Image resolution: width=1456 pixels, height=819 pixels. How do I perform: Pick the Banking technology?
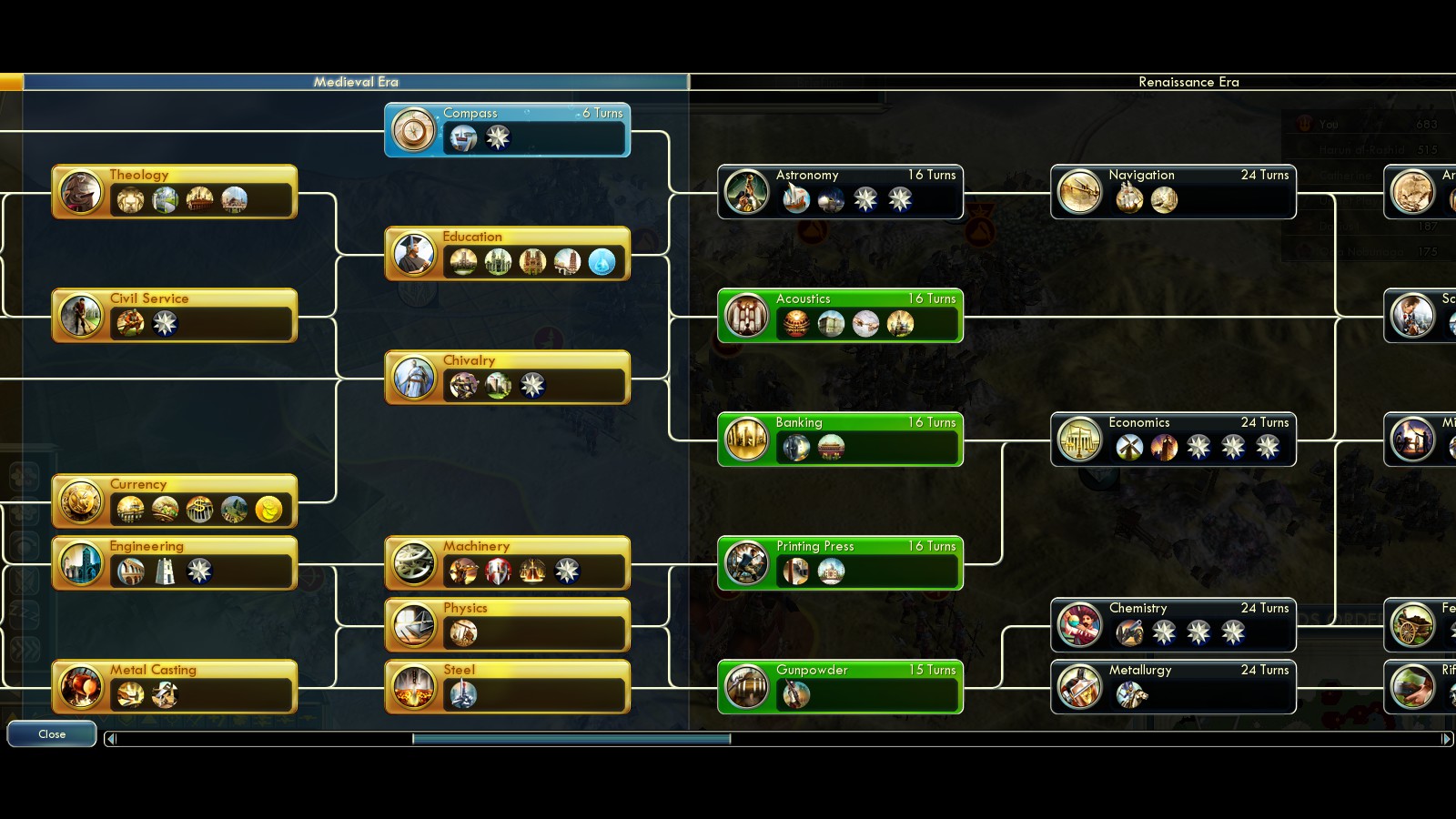840,440
